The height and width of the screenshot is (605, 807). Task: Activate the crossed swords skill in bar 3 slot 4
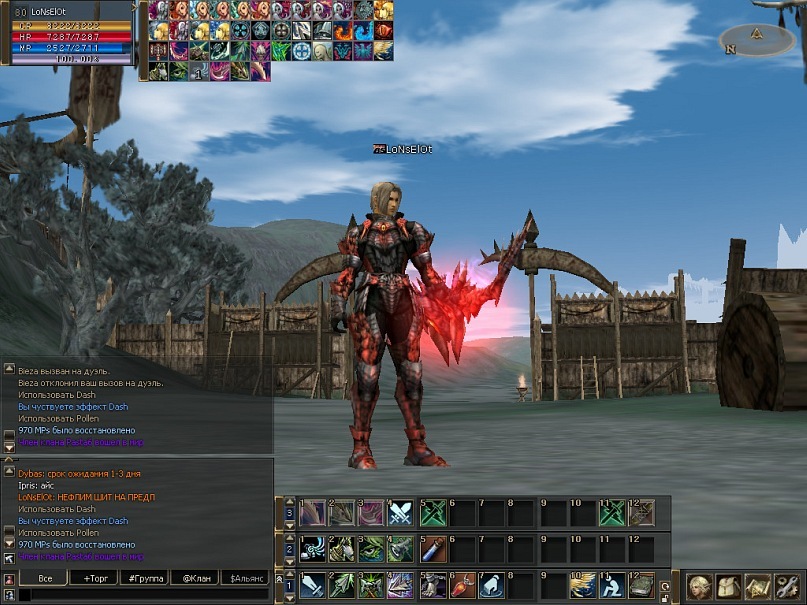pos(401,513)
